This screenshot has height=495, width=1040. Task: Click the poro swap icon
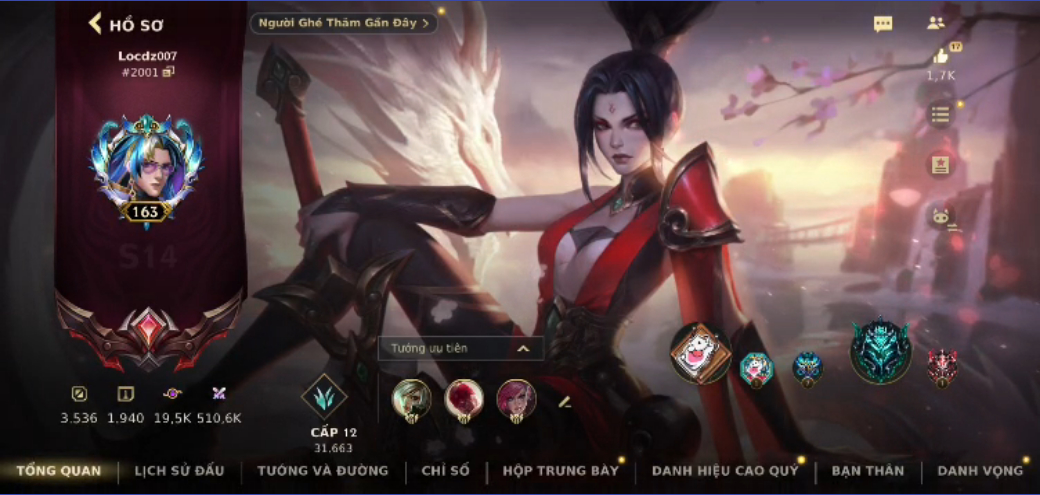tap(941, 216)
